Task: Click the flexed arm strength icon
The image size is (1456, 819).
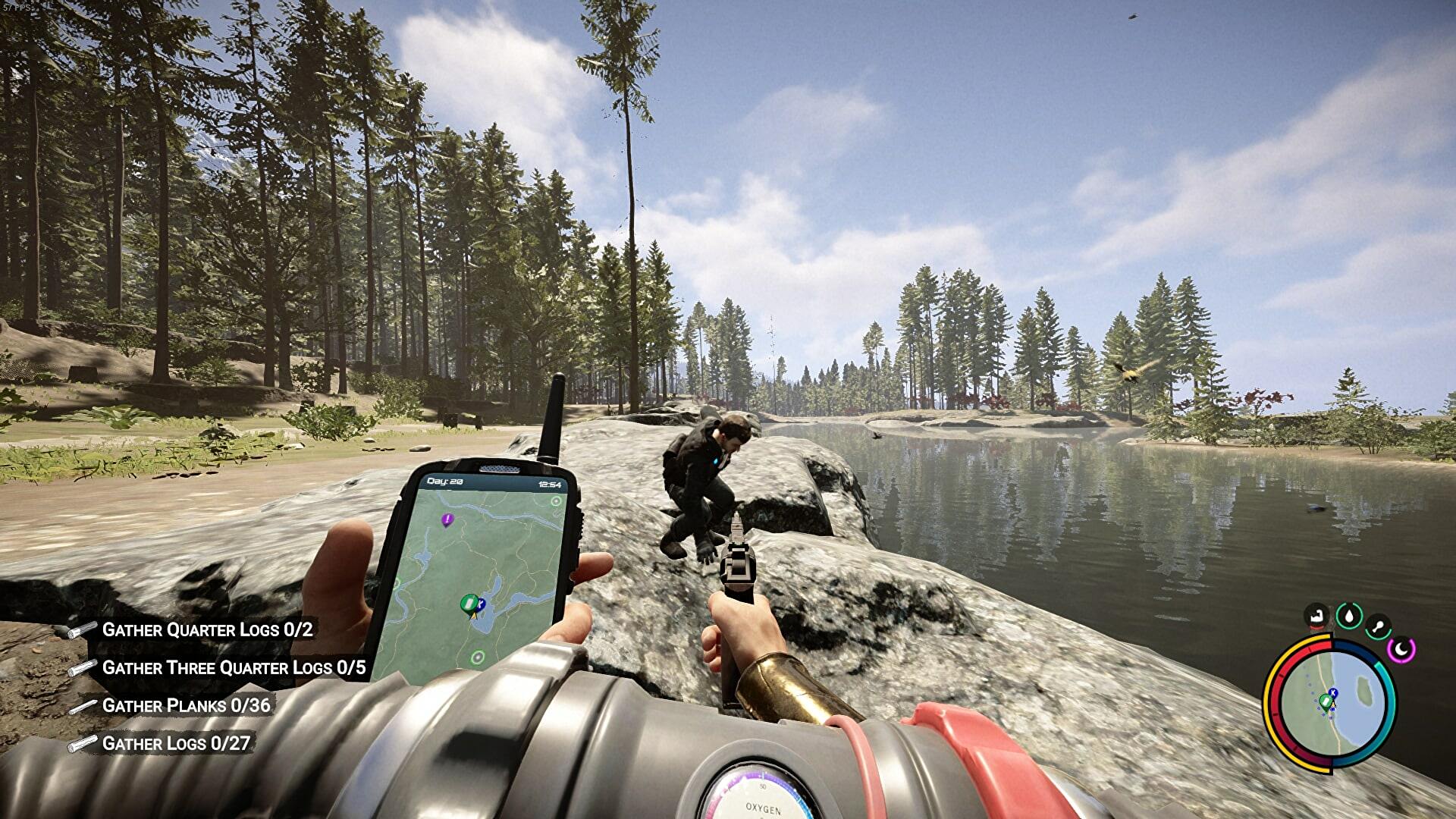Action: (1317, 616)
